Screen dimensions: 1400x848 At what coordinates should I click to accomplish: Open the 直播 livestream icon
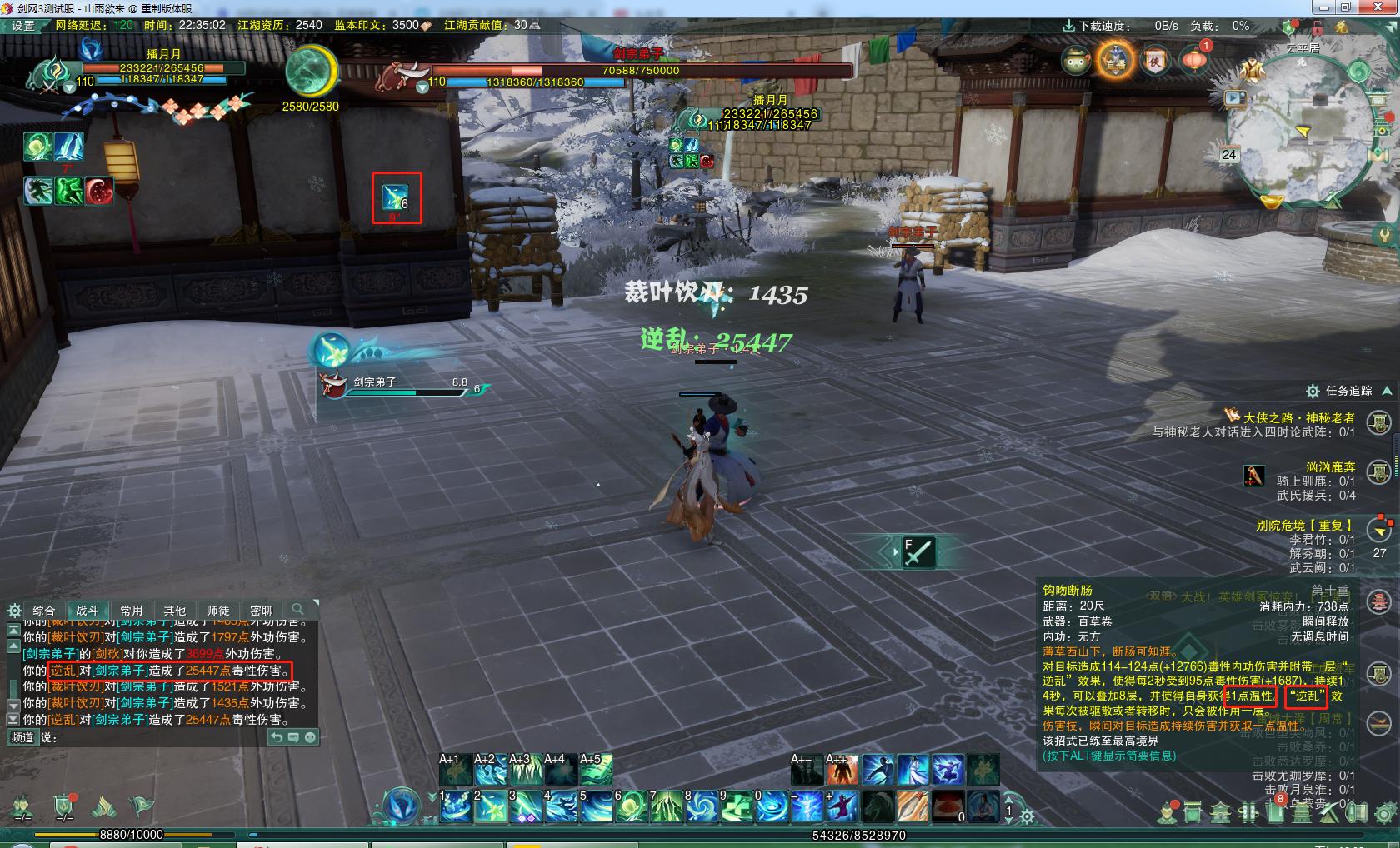(x=1115, y=62)
